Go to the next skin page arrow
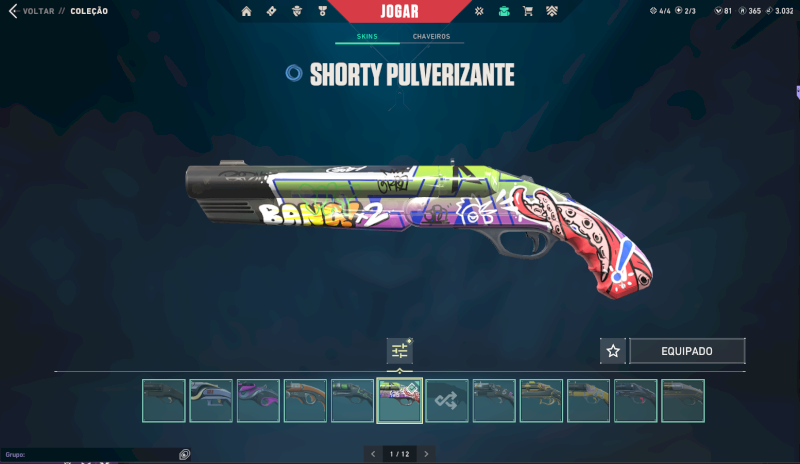Image resolution: width=800 pixels, height=464 pixels. point(426,454)
